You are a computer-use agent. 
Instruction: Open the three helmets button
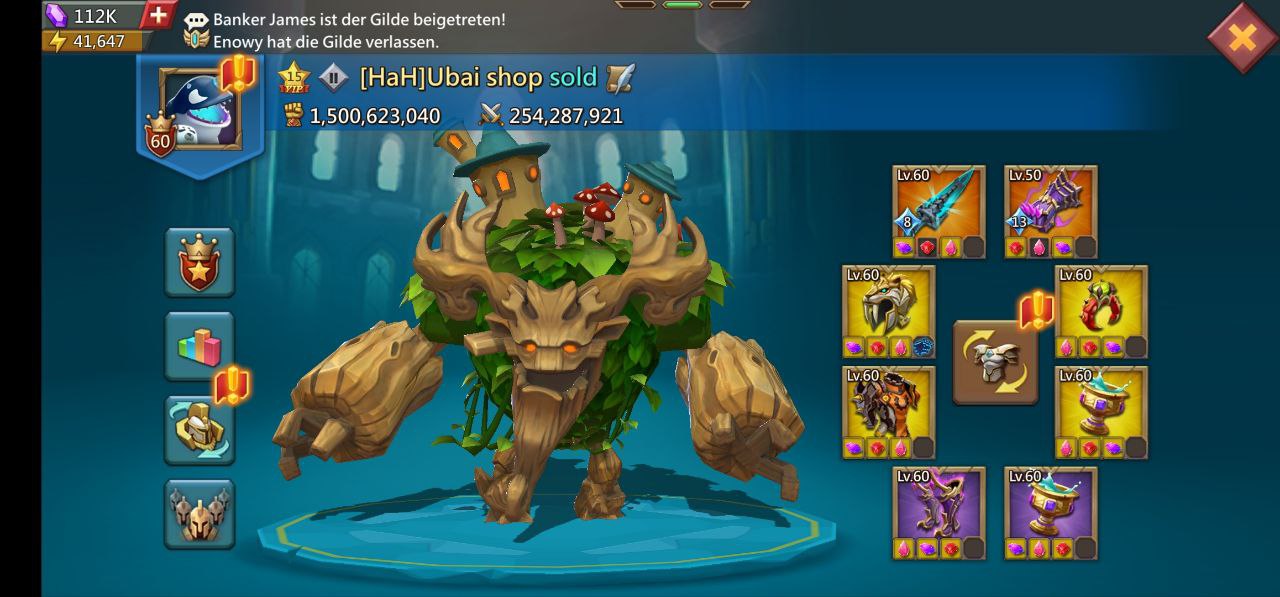pos(199,514)
